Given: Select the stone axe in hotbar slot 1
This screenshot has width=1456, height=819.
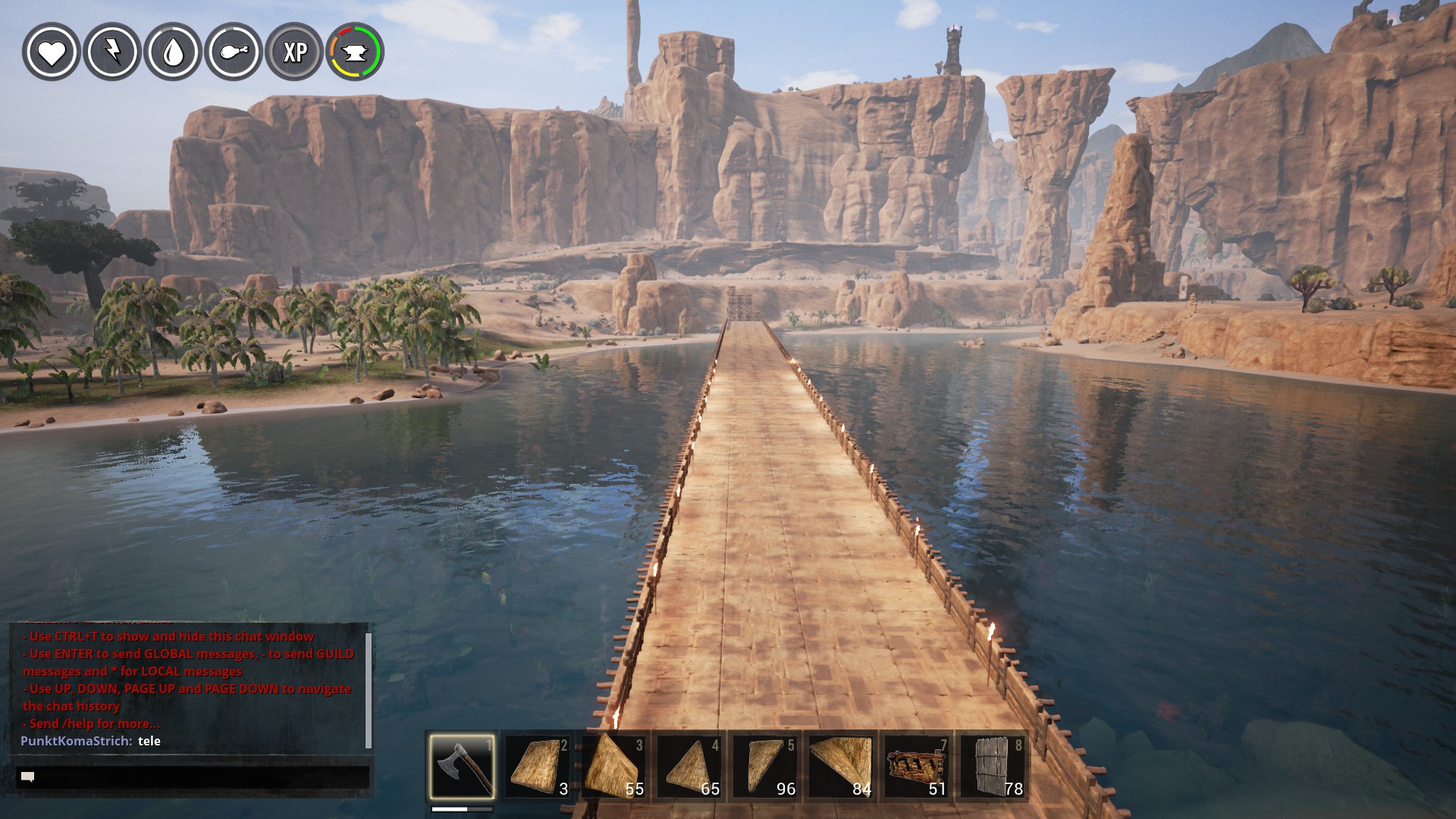Looking at the screenshot, I should [462, 766].
